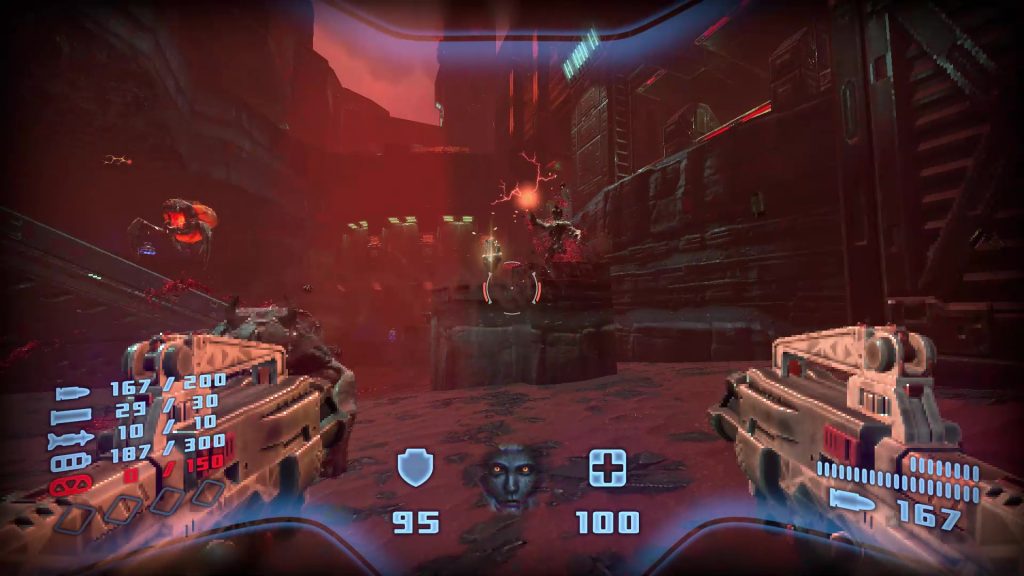
Task: Click the armor shield icon
Action: [414, 467]
